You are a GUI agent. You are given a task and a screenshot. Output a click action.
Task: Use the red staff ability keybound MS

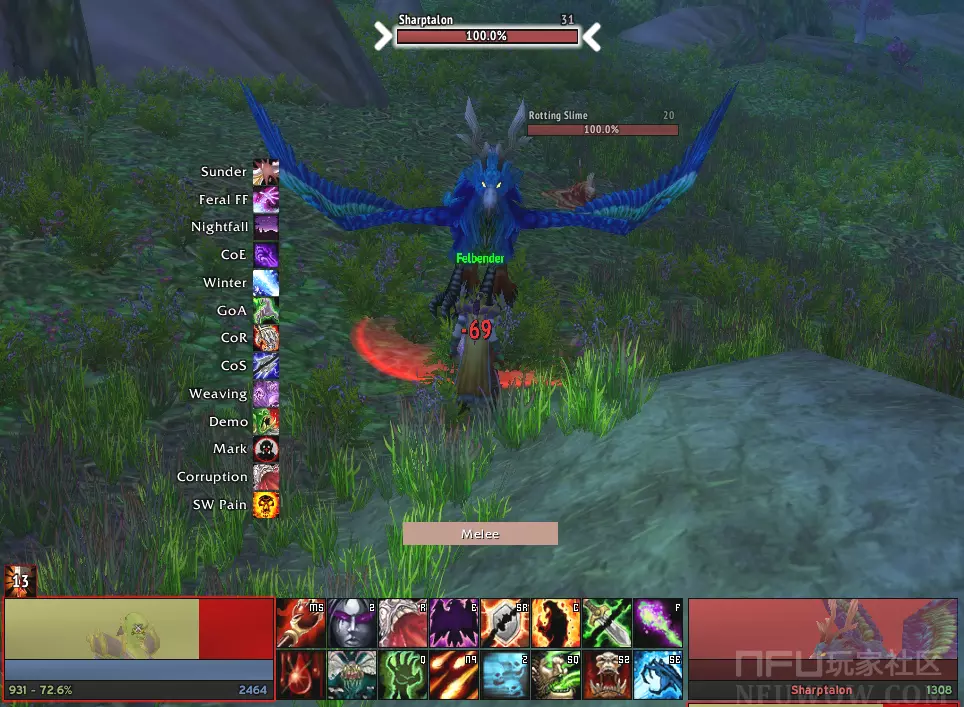[300, 623]
